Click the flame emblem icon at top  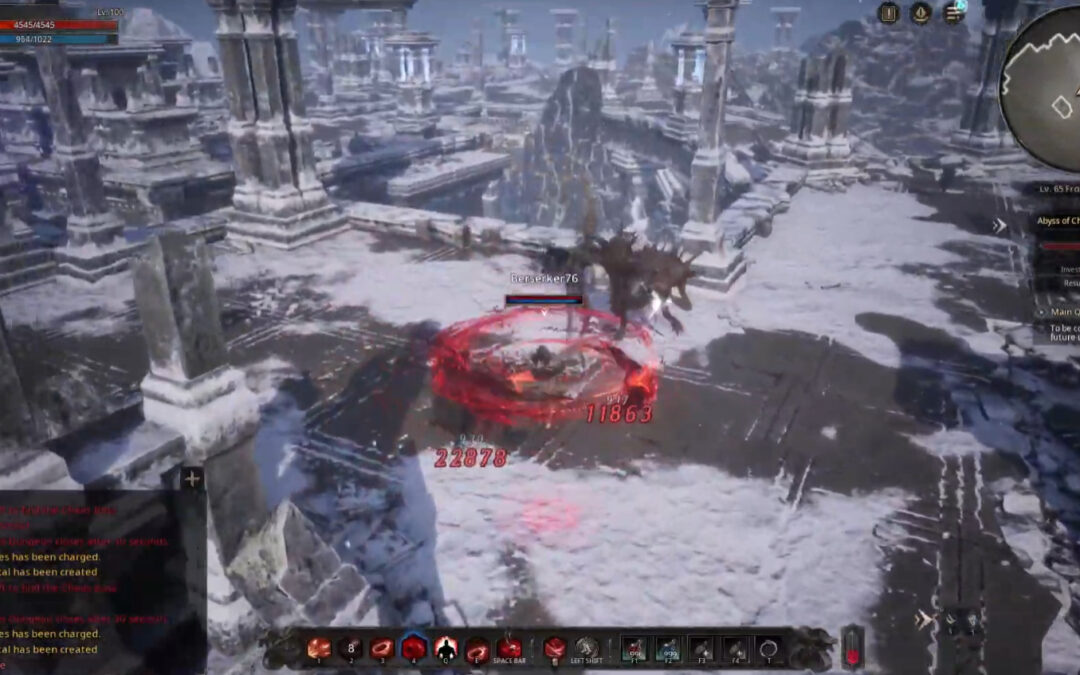[920, 13]
